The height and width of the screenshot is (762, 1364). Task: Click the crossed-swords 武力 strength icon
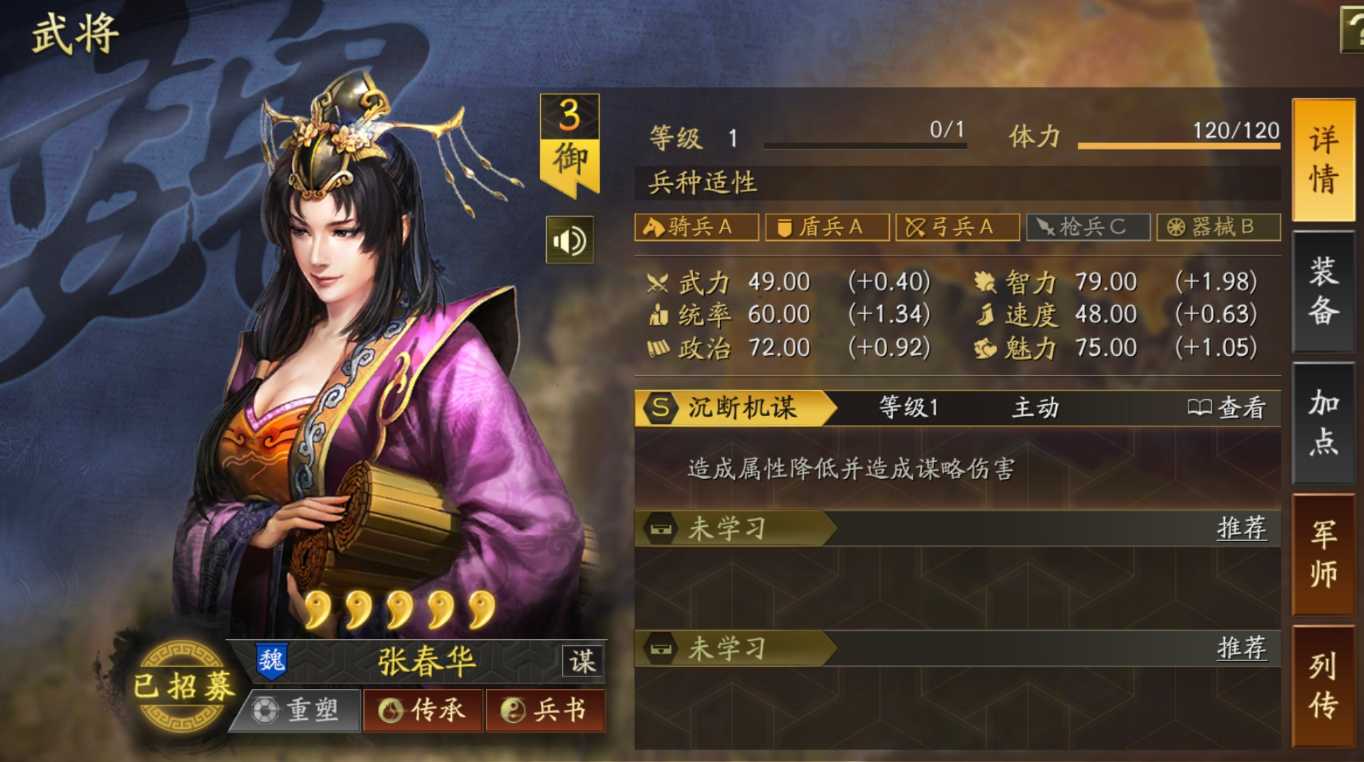click(x=659, y=281)
